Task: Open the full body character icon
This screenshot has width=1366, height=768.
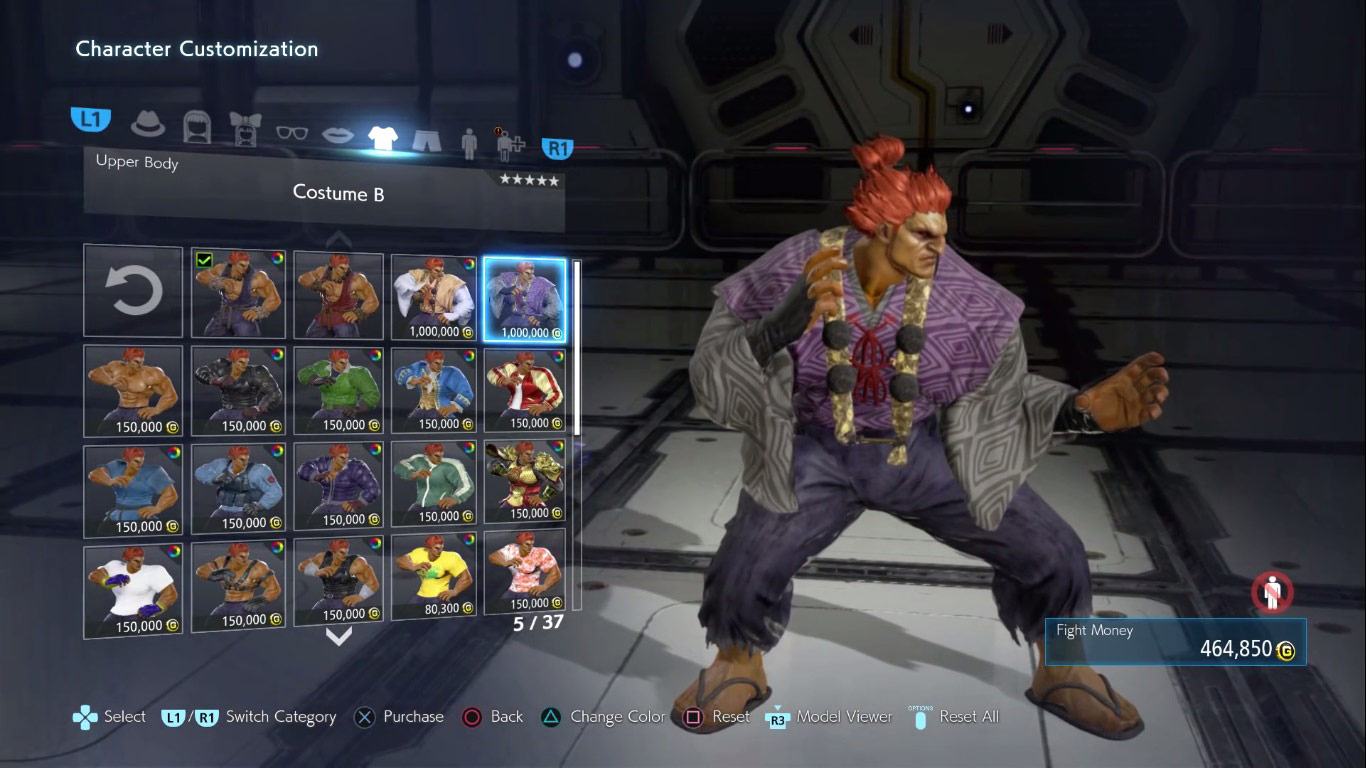Action: coord(469,141)
